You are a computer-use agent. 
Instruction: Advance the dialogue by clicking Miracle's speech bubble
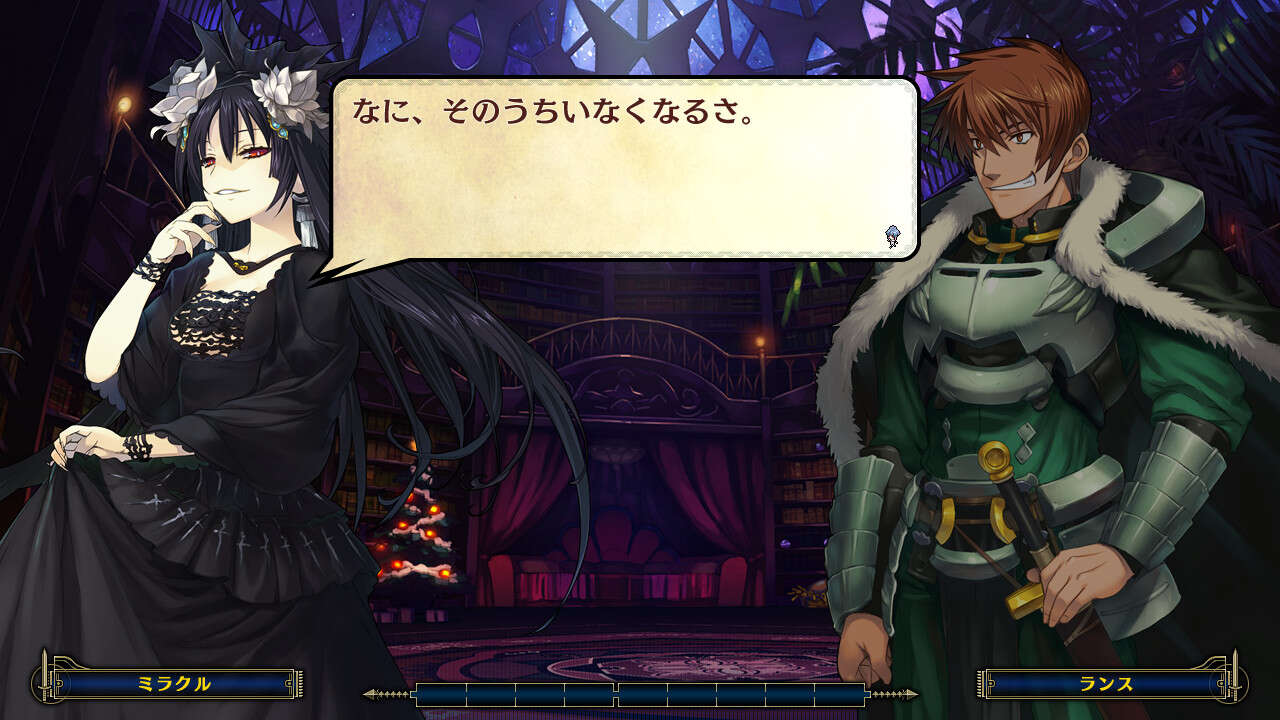(625, 170)
